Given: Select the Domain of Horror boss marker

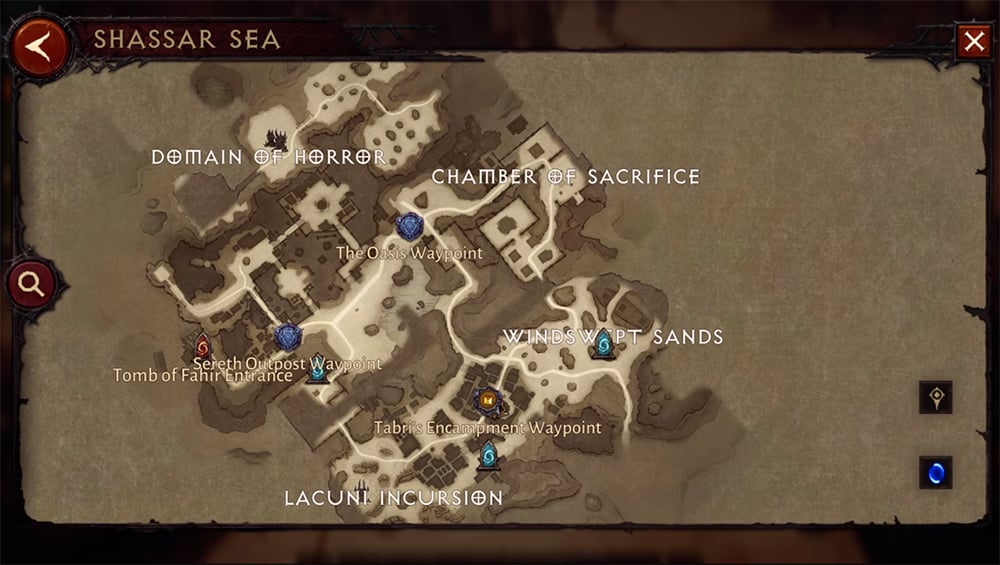Looking at the screenshot, I should tap(276, 138).
